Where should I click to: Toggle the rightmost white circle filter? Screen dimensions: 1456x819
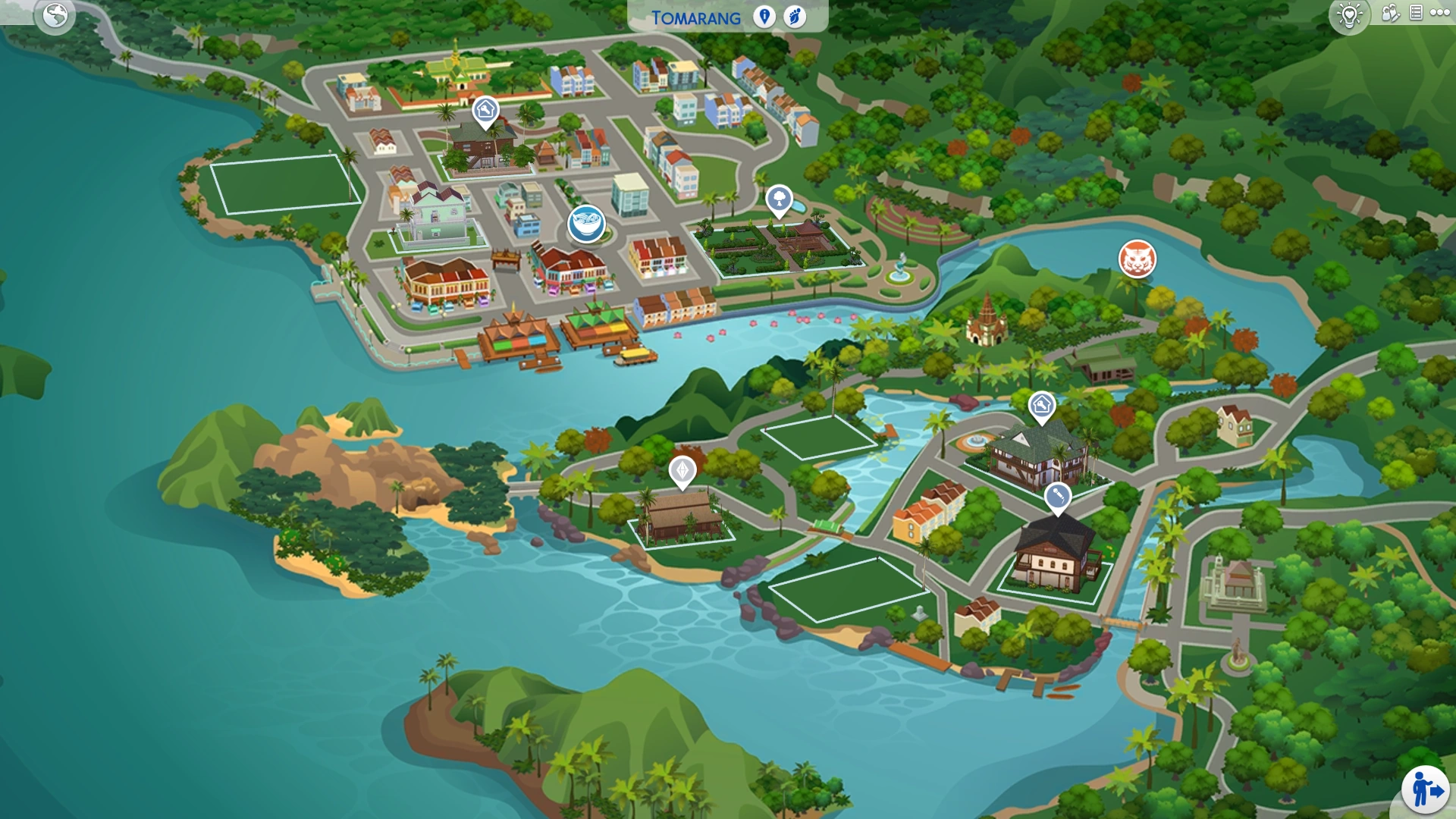click(1447, 12)
